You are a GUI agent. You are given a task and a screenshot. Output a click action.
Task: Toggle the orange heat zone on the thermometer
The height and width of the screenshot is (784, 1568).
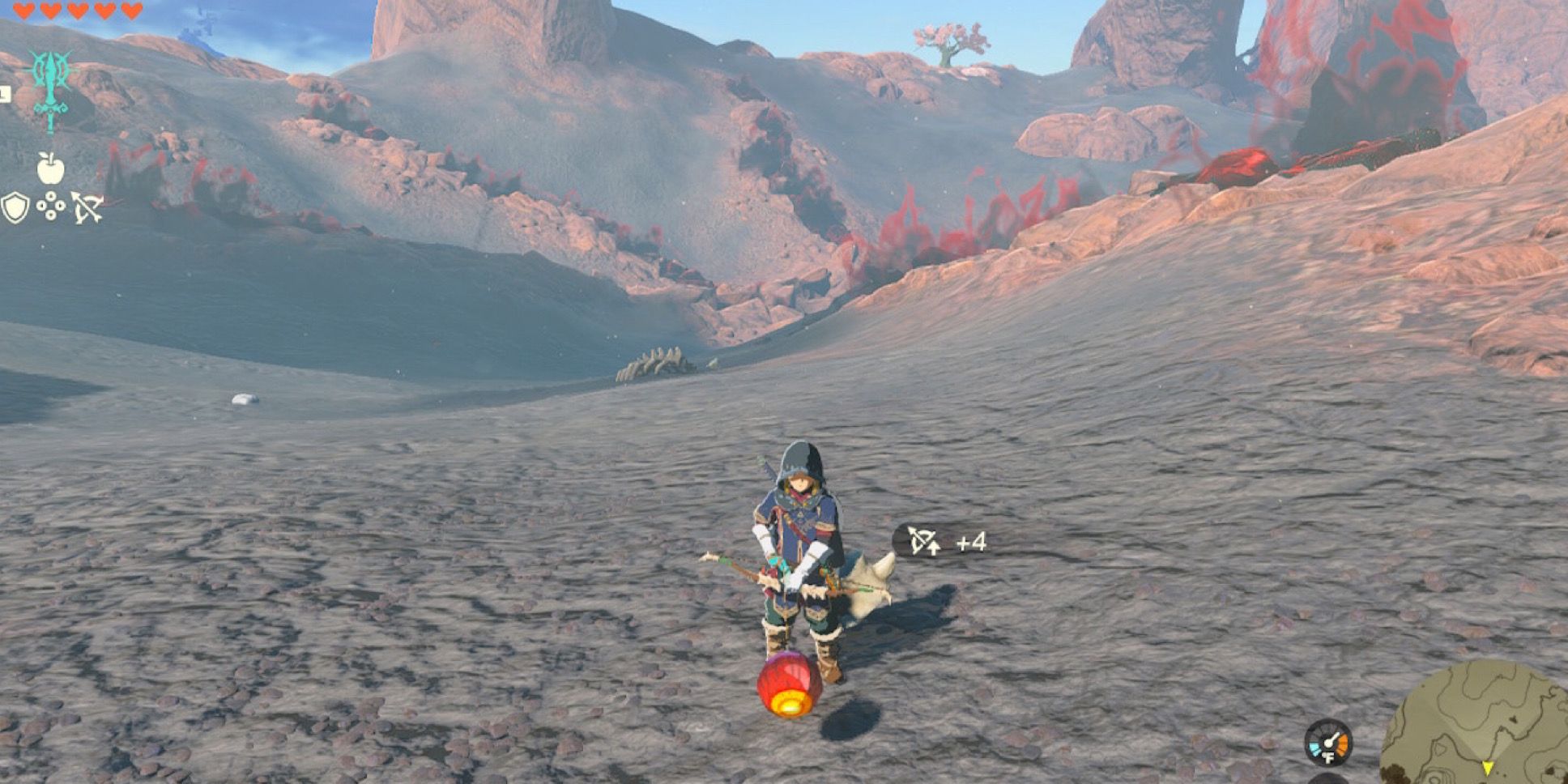coord(1342,747)
